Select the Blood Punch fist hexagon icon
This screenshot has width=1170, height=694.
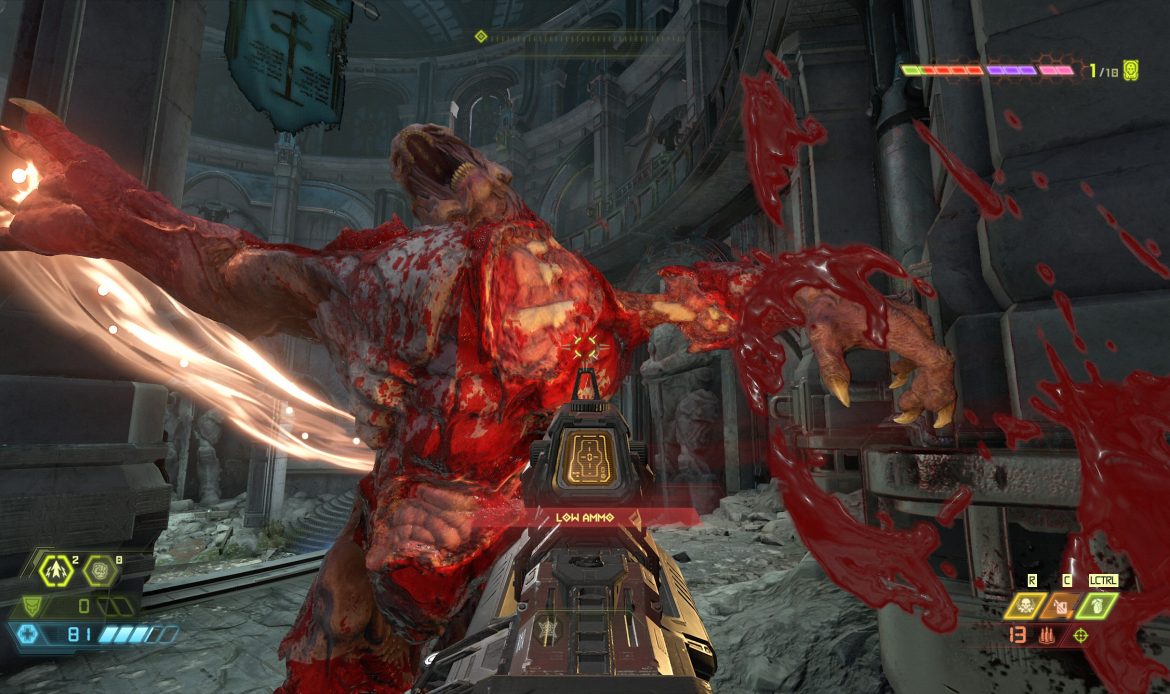click(99, 571)
